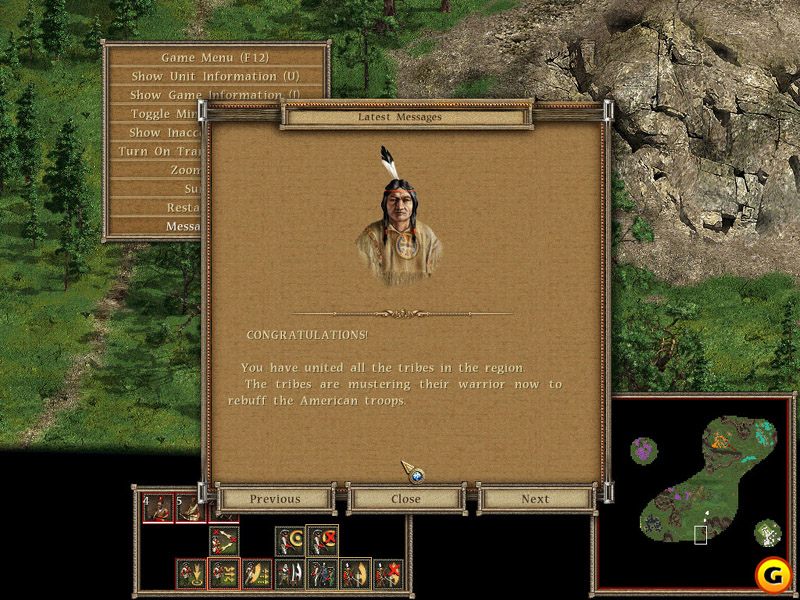The image size is (800, 600).
Task: Show the Next message
Action: tap(535, 499)
